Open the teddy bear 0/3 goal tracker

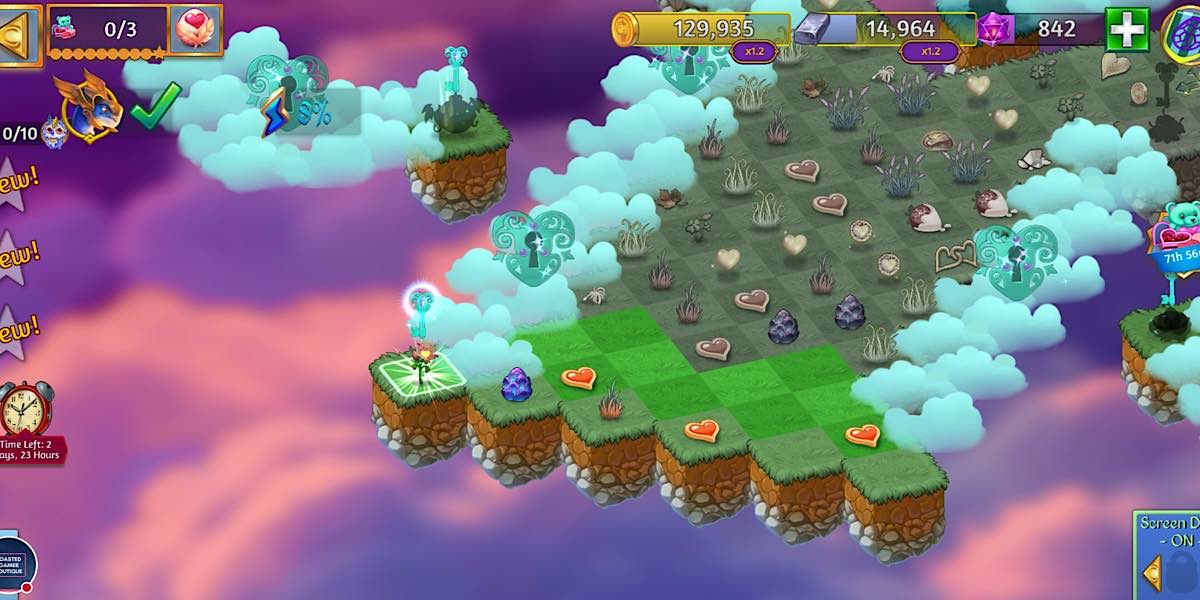coord(106,30)
